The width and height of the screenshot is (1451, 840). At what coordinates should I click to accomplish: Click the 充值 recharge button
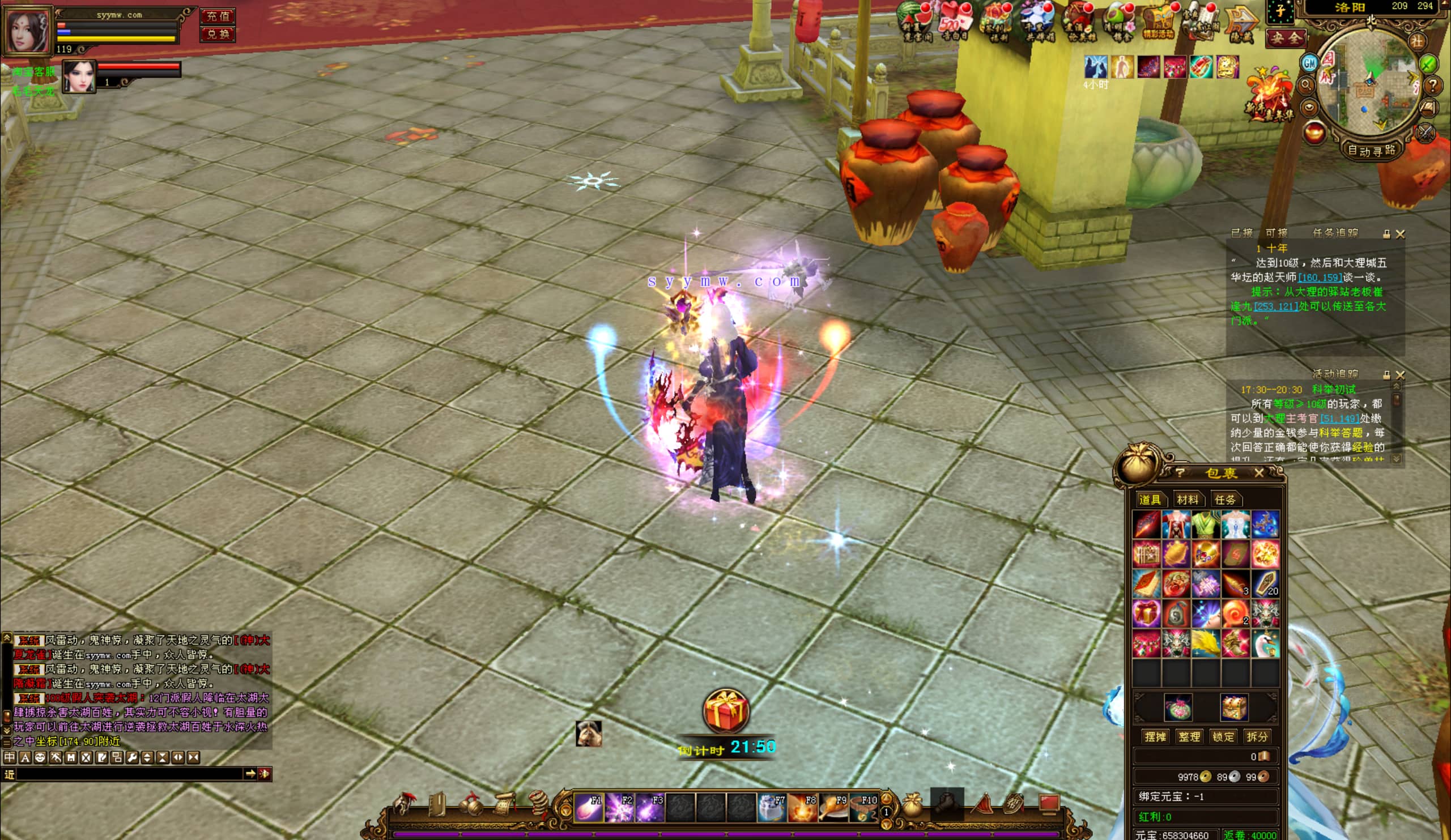(218, 16)
